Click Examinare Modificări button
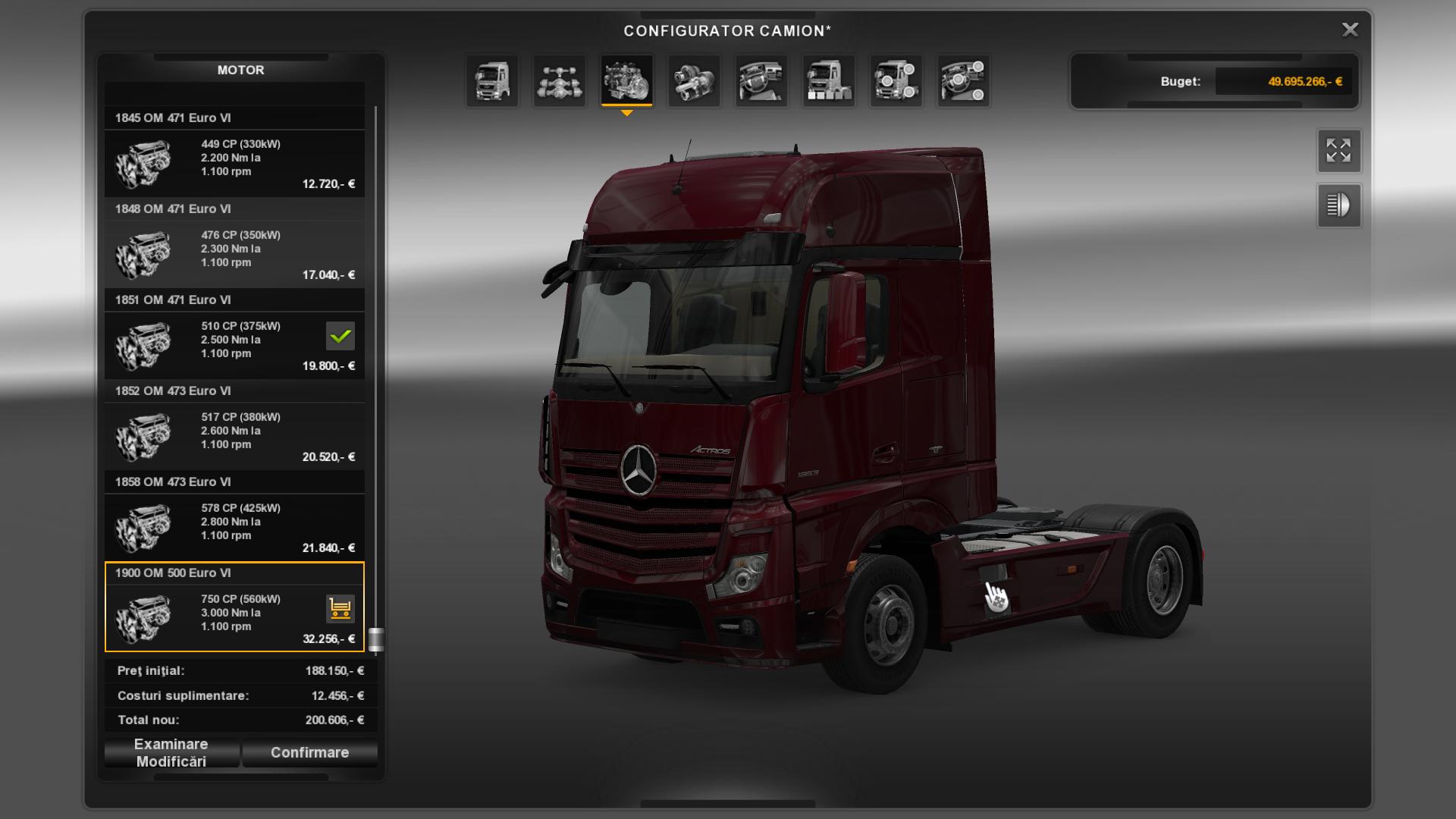The image size is (1456, 819). 171,753
